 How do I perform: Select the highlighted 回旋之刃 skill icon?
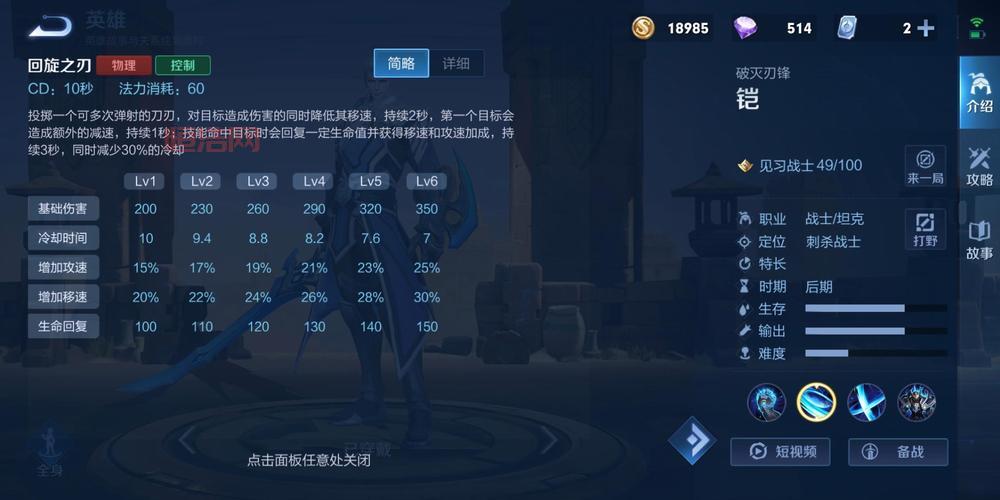pos(816,402)
